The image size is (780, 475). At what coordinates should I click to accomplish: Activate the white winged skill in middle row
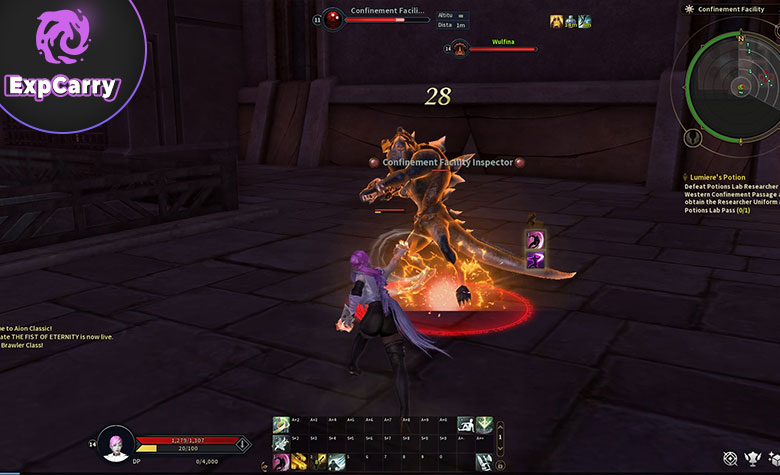pyautogui.click(x=281, y=442)
